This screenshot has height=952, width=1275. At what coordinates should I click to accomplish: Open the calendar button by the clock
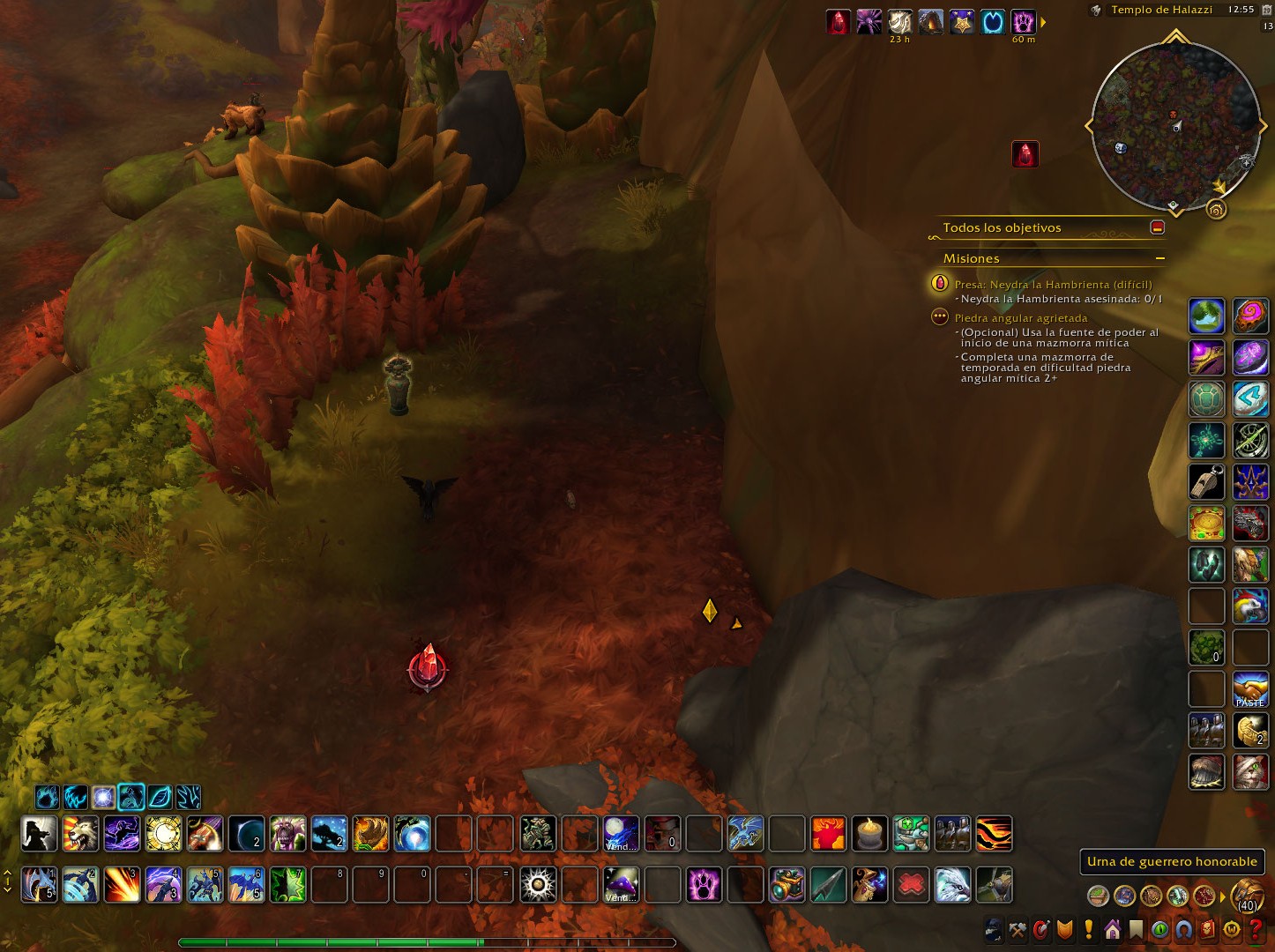pyautogui.click(x=1267, y=10)
